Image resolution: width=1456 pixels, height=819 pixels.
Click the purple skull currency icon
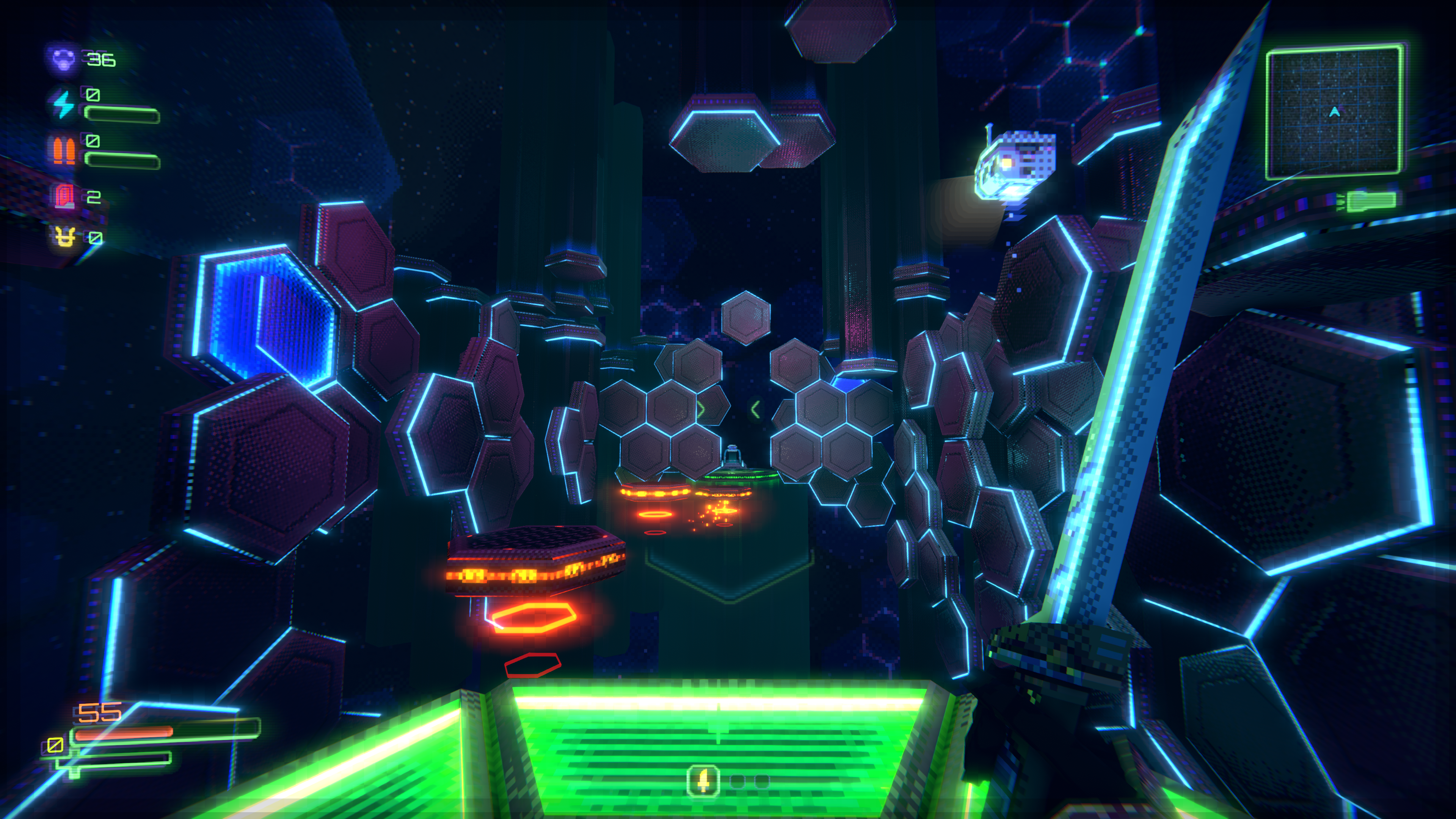(x=62, y=59)
